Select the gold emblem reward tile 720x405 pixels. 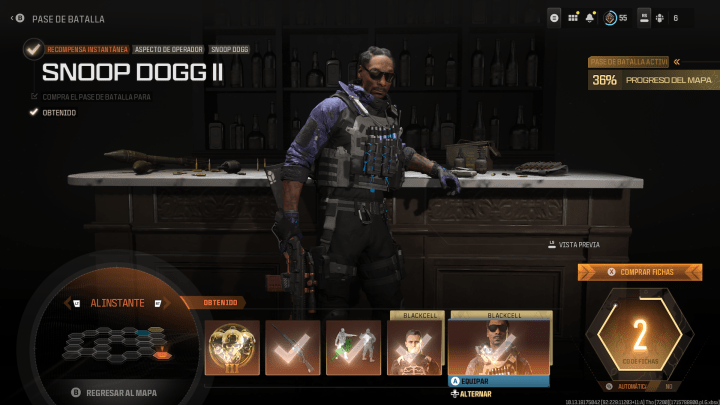pos(232,347)
